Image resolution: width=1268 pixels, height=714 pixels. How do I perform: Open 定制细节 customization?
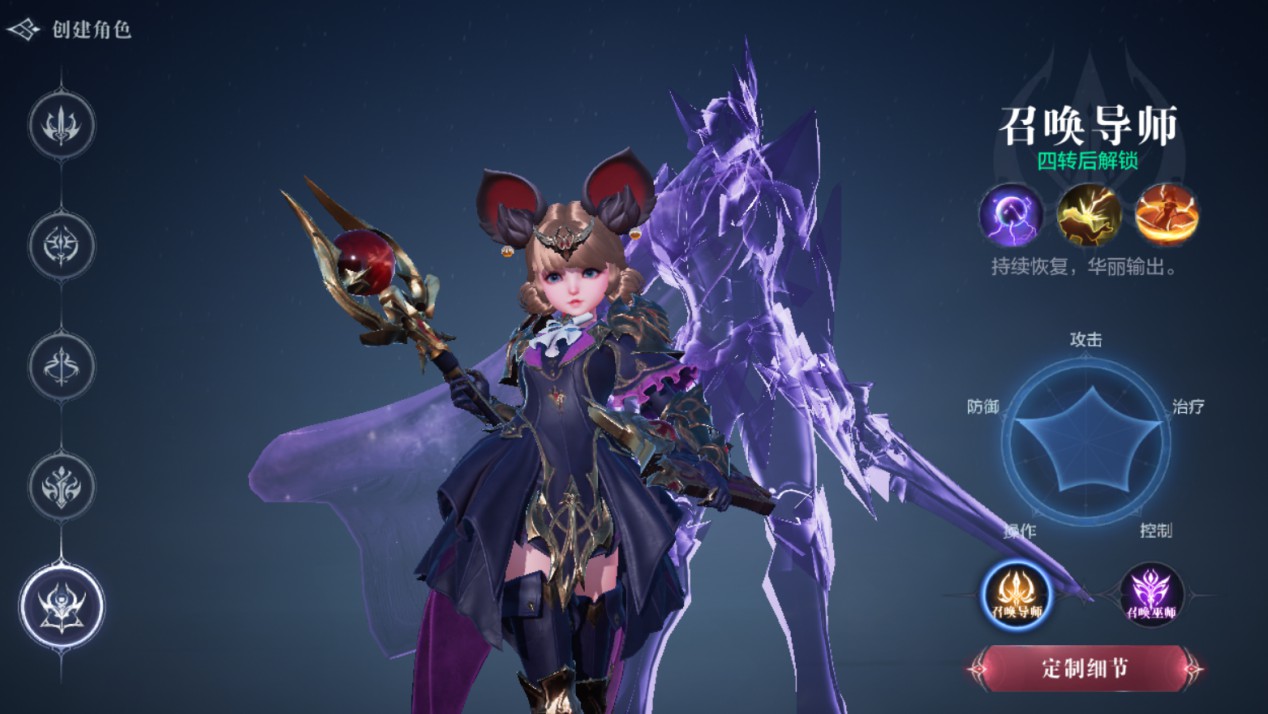pyautogui.click(x=1085, y=668)
